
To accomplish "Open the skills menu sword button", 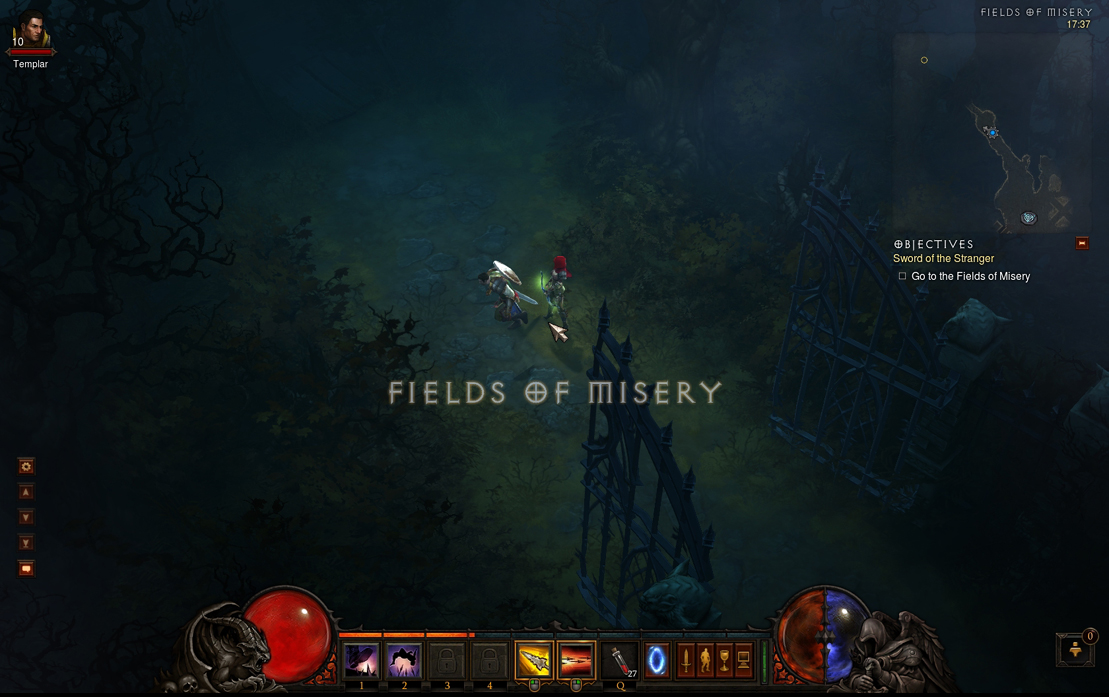I will pyautogui.click(x=686, y=660).
